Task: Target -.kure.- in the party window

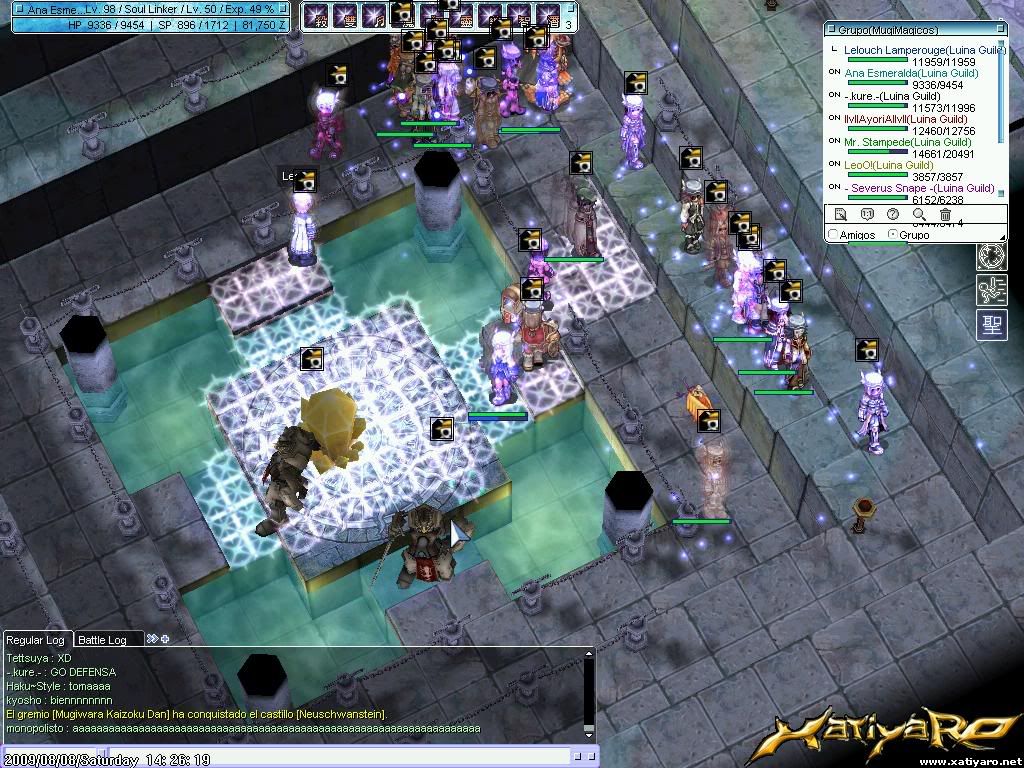Action: [892, 95]
